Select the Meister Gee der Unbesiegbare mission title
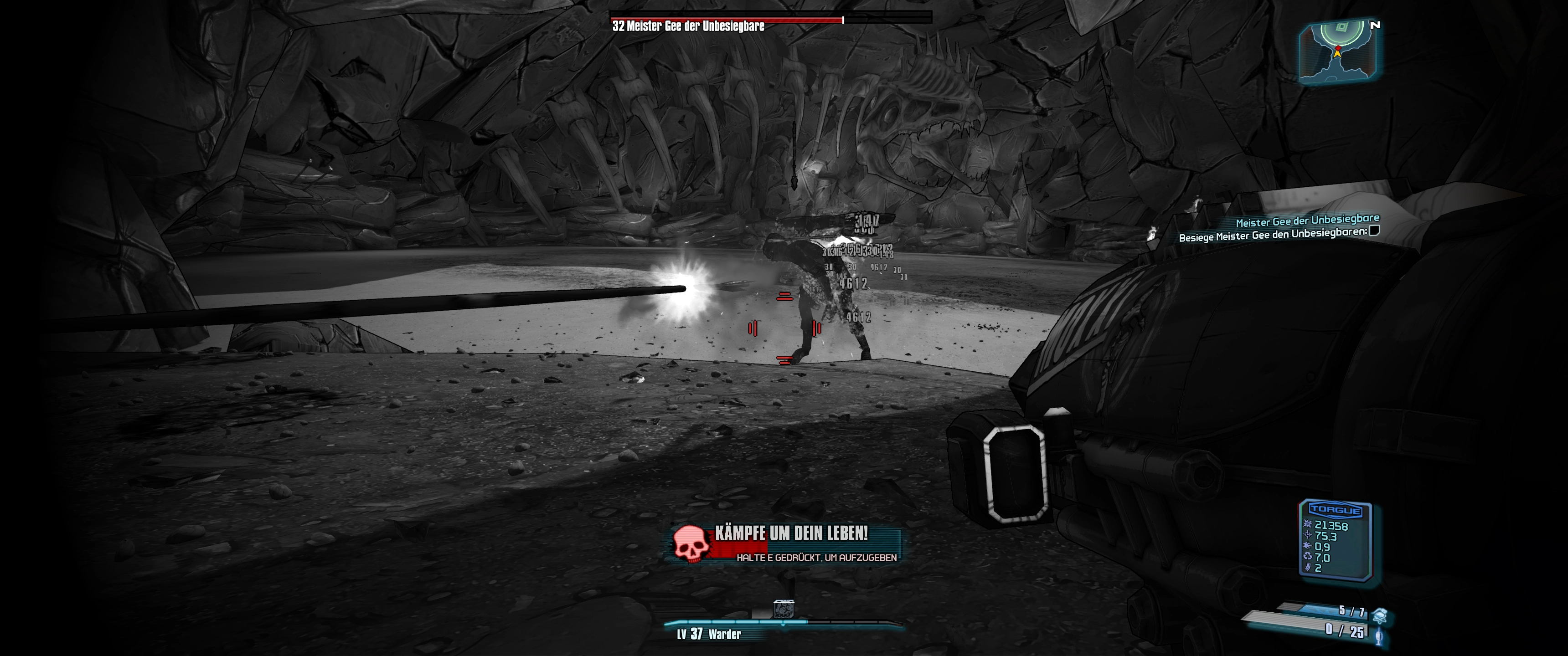Viewport: 1568px width, 656px height. pos(1307,220)
